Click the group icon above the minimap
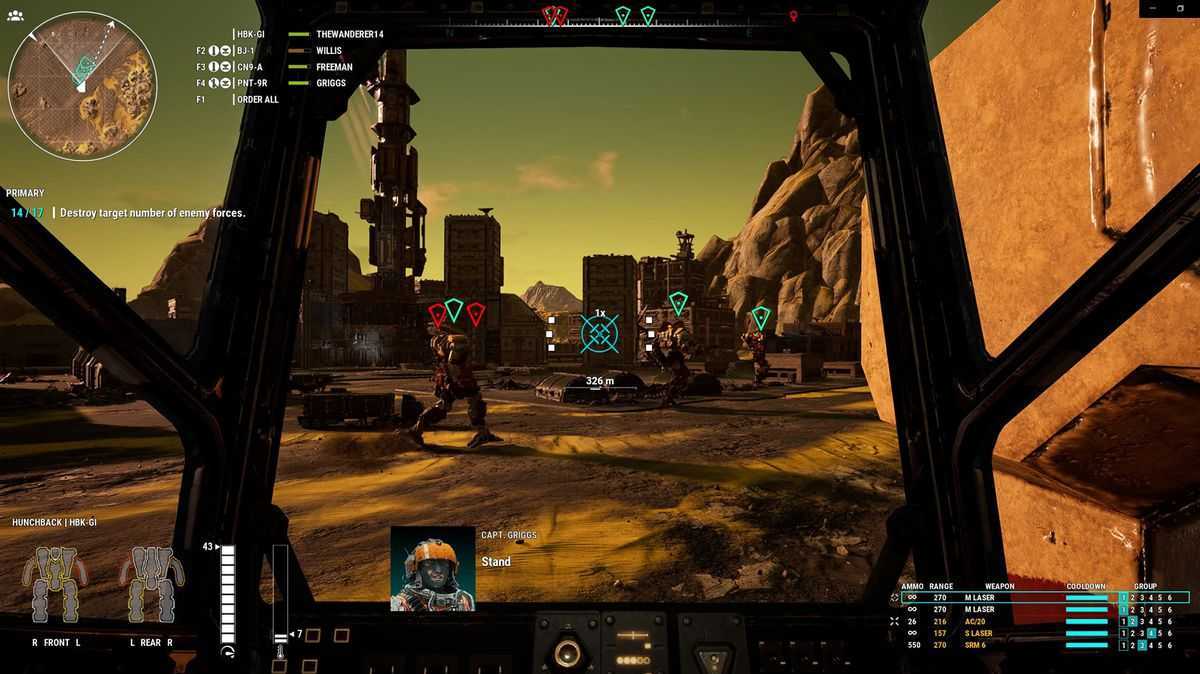Viewport: 1200px width, 674px height. coord(15,16)
